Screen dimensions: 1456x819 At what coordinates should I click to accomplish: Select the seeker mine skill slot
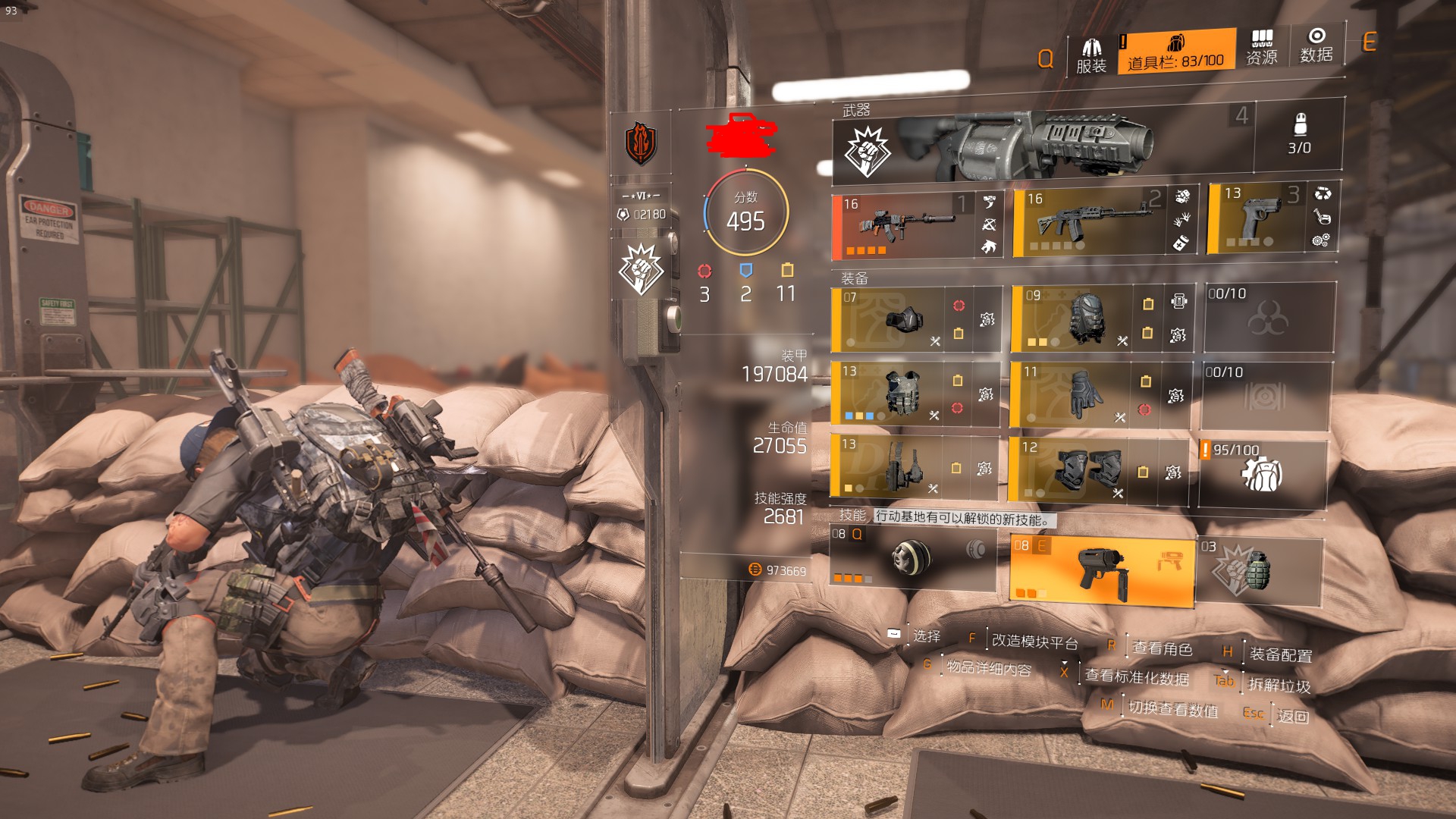coord(912,560)
